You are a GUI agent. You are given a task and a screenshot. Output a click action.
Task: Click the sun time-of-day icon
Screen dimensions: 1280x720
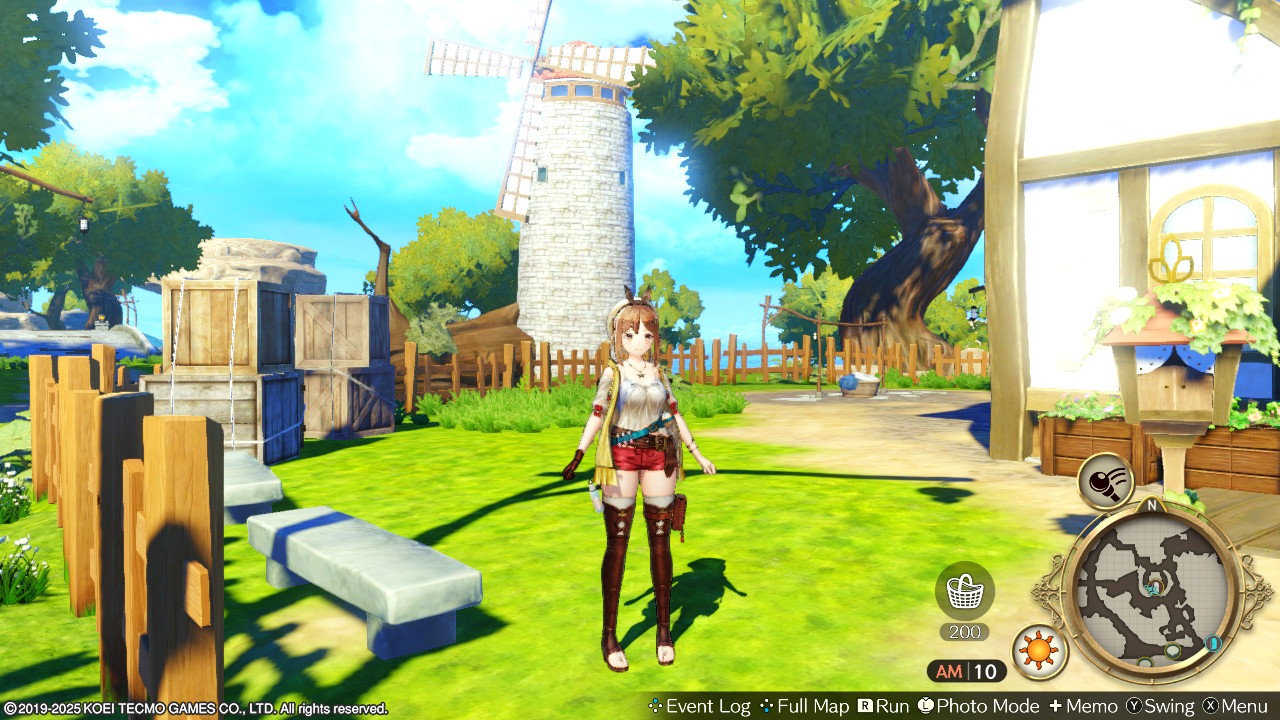point(1039,652)
